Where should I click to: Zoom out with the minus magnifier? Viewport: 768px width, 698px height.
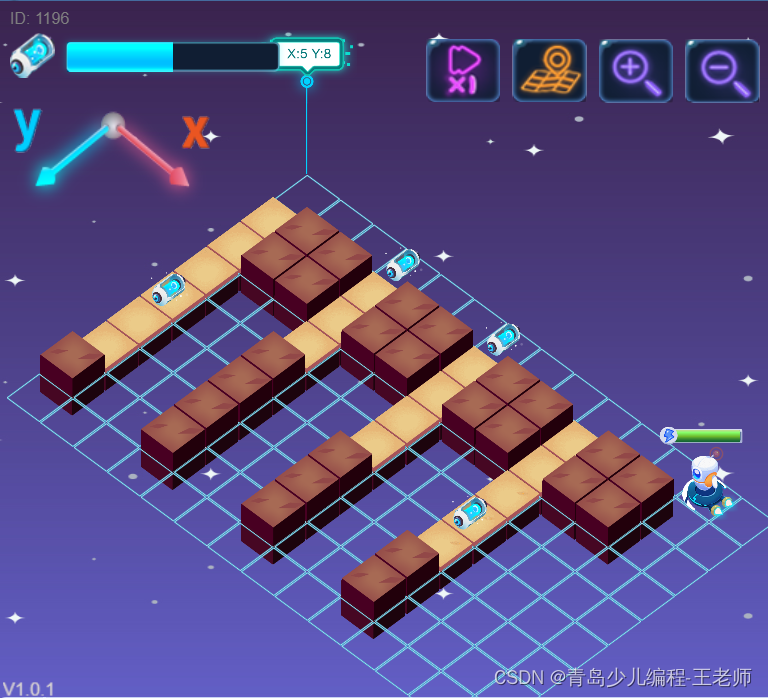click(x=722, y=70)
